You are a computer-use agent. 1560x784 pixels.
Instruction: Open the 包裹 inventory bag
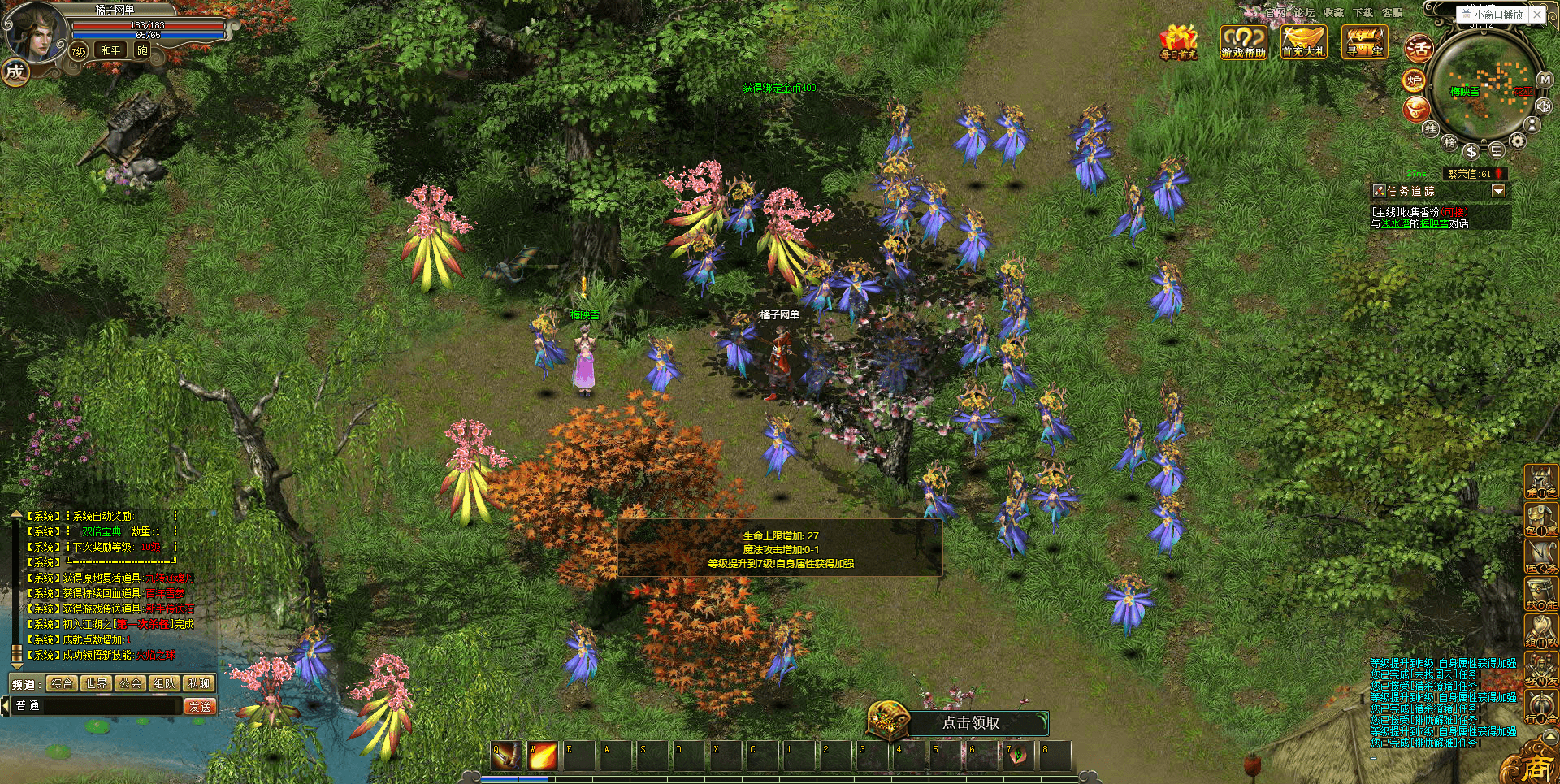coord(1540,520)
